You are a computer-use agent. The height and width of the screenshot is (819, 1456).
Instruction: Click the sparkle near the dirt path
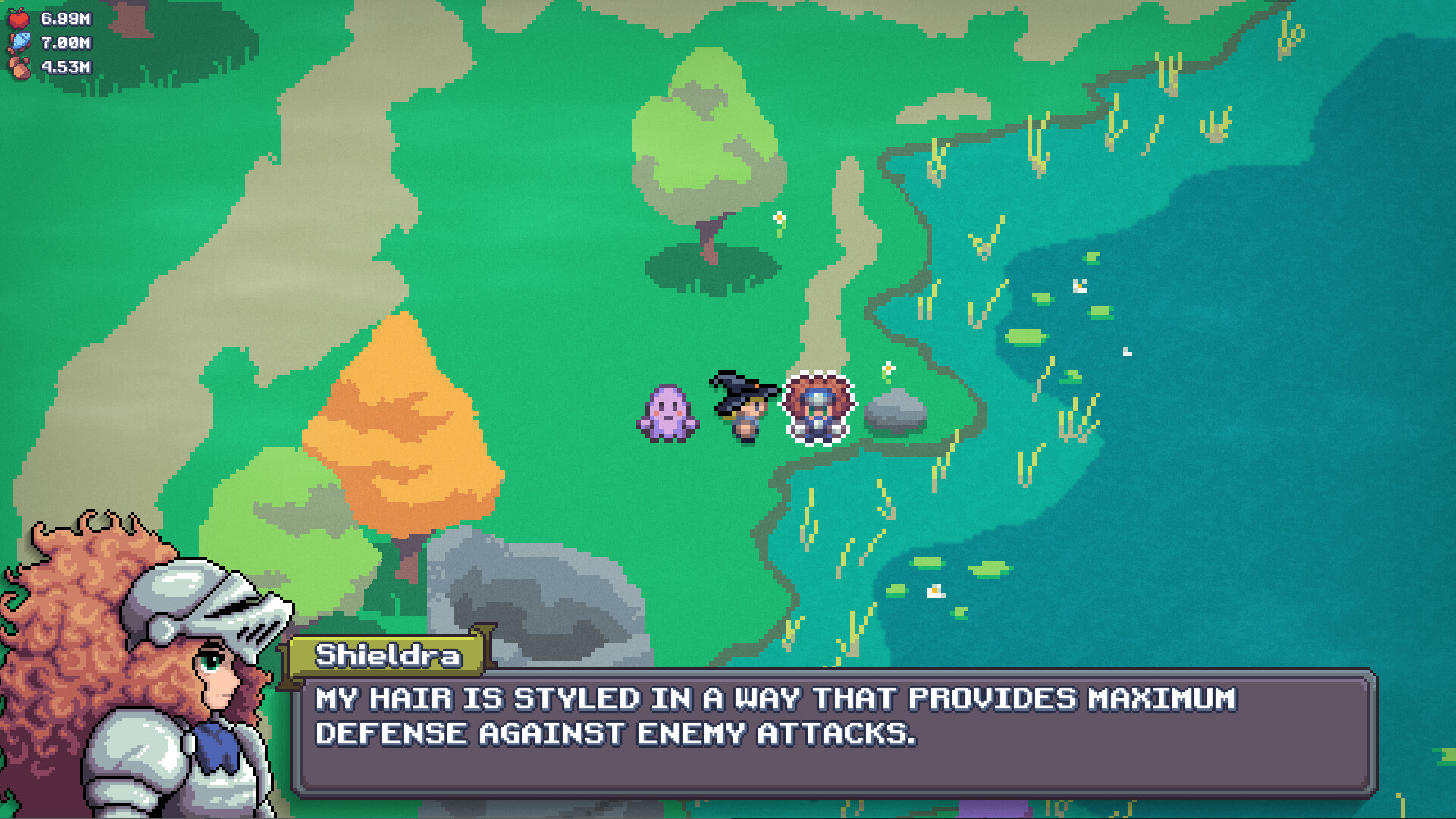[781, 218]
